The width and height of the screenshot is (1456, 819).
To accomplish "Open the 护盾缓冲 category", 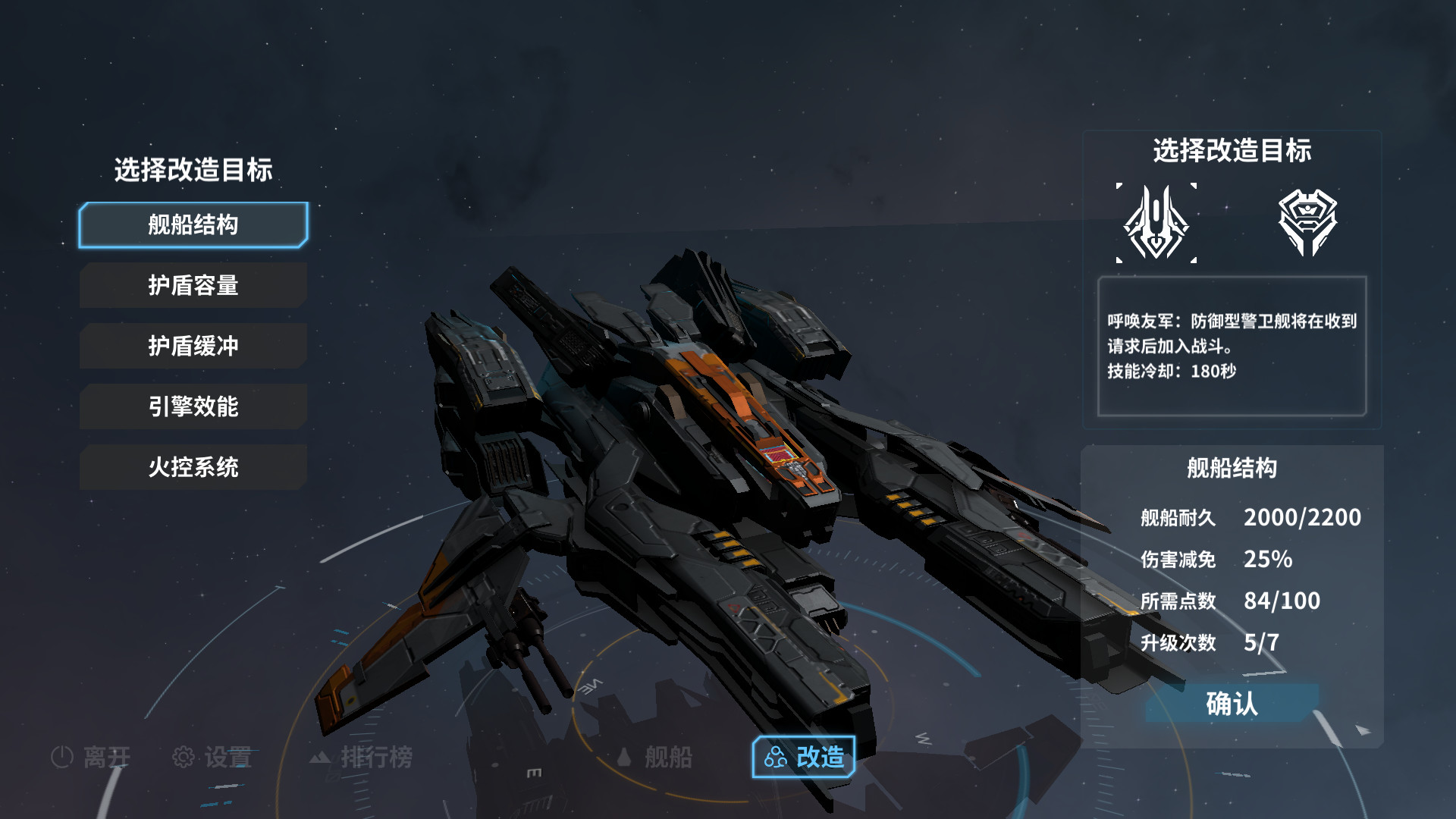I will click(x=192, y=346).
